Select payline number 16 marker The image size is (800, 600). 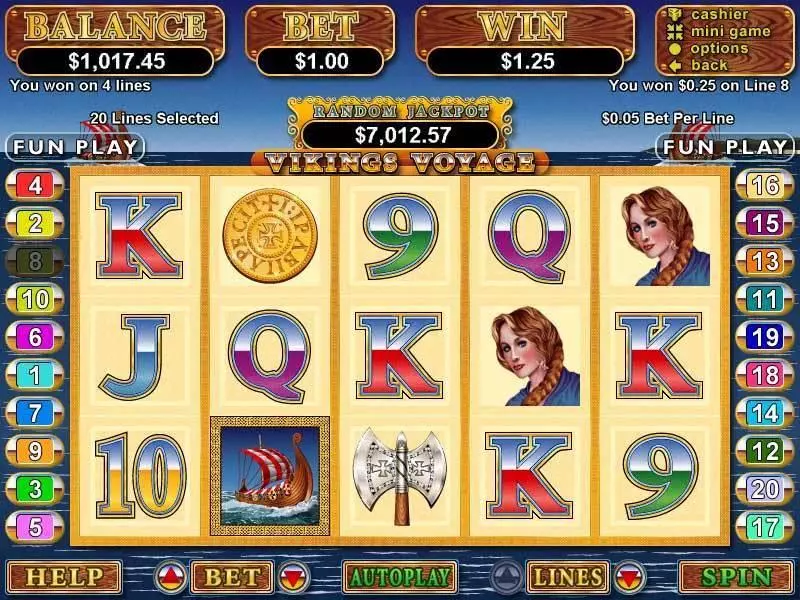(765, 185)
